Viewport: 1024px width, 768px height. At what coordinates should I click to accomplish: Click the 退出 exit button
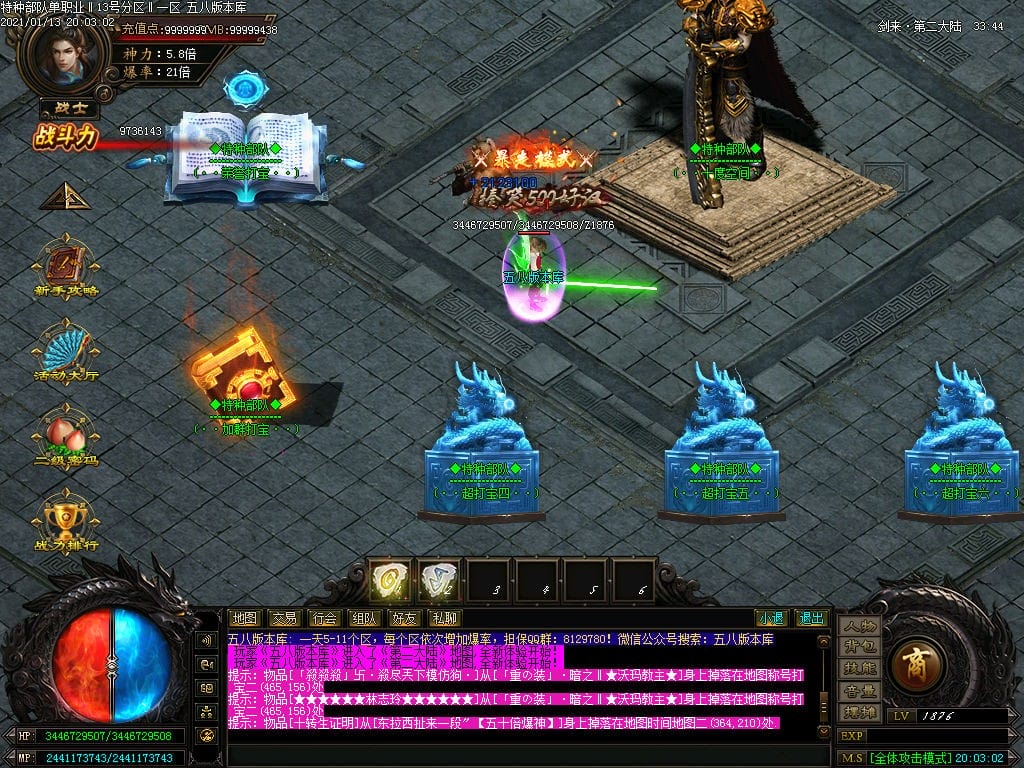click(x=811, y=618)
